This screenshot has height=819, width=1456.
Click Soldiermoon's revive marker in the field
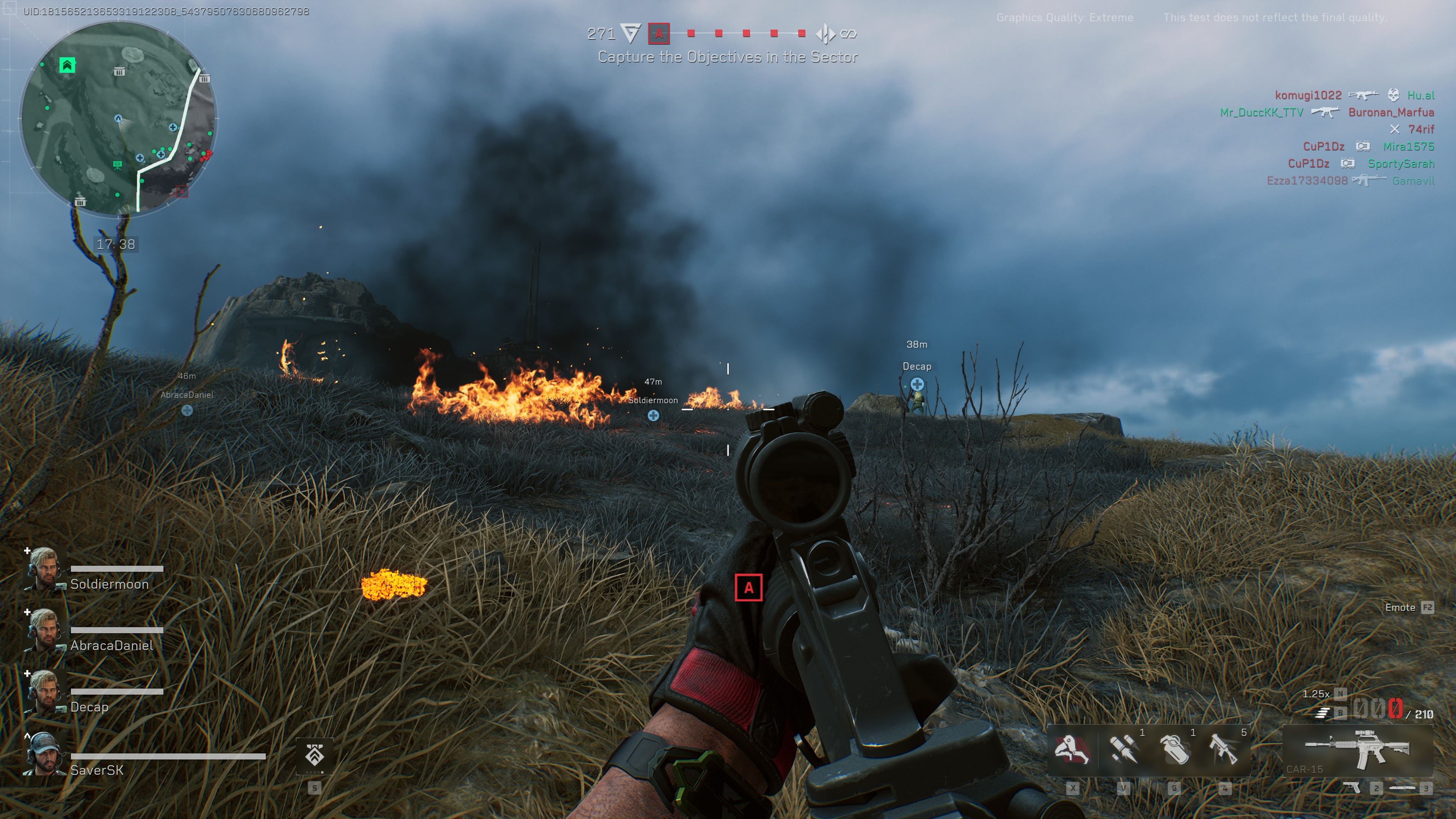(653, 416)
